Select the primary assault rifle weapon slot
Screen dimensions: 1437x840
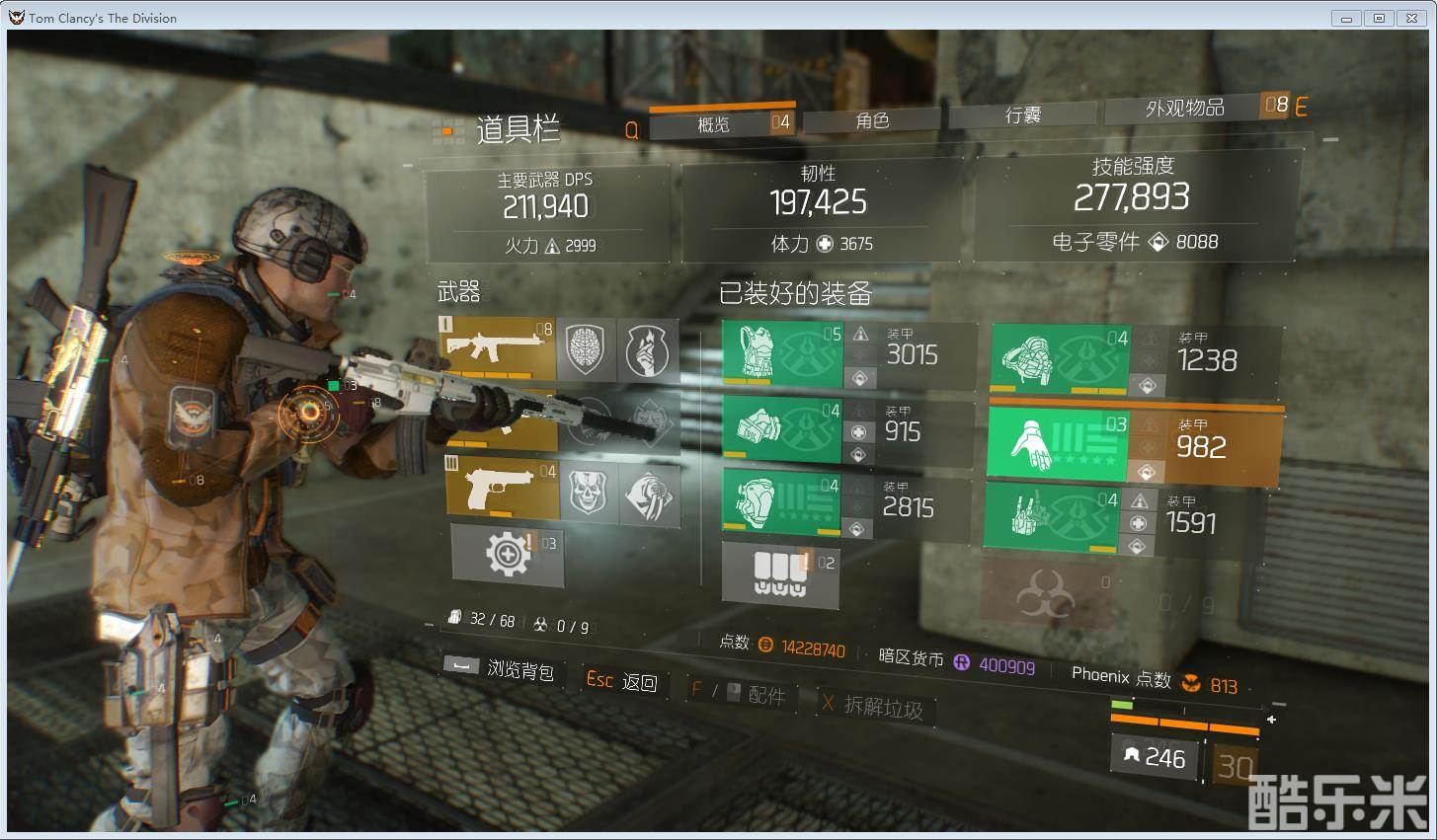pyautogui.click(x=498, y=348)
